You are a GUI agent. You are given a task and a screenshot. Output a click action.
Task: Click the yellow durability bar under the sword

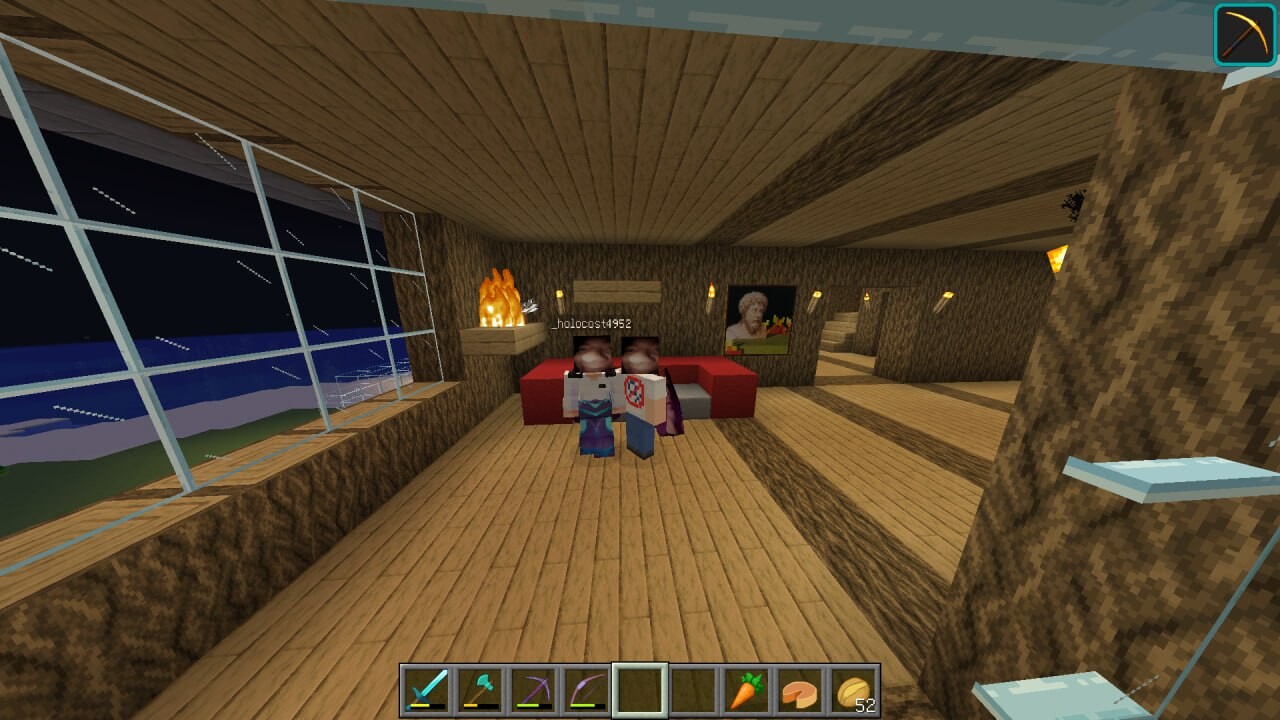420,705
